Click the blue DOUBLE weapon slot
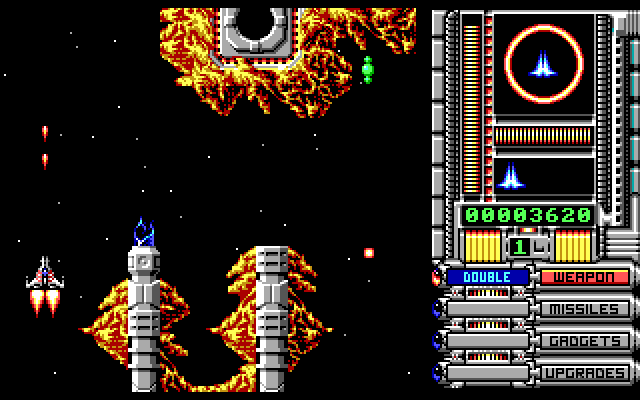This screenshot has width=640, height=400. click(488, 276)
